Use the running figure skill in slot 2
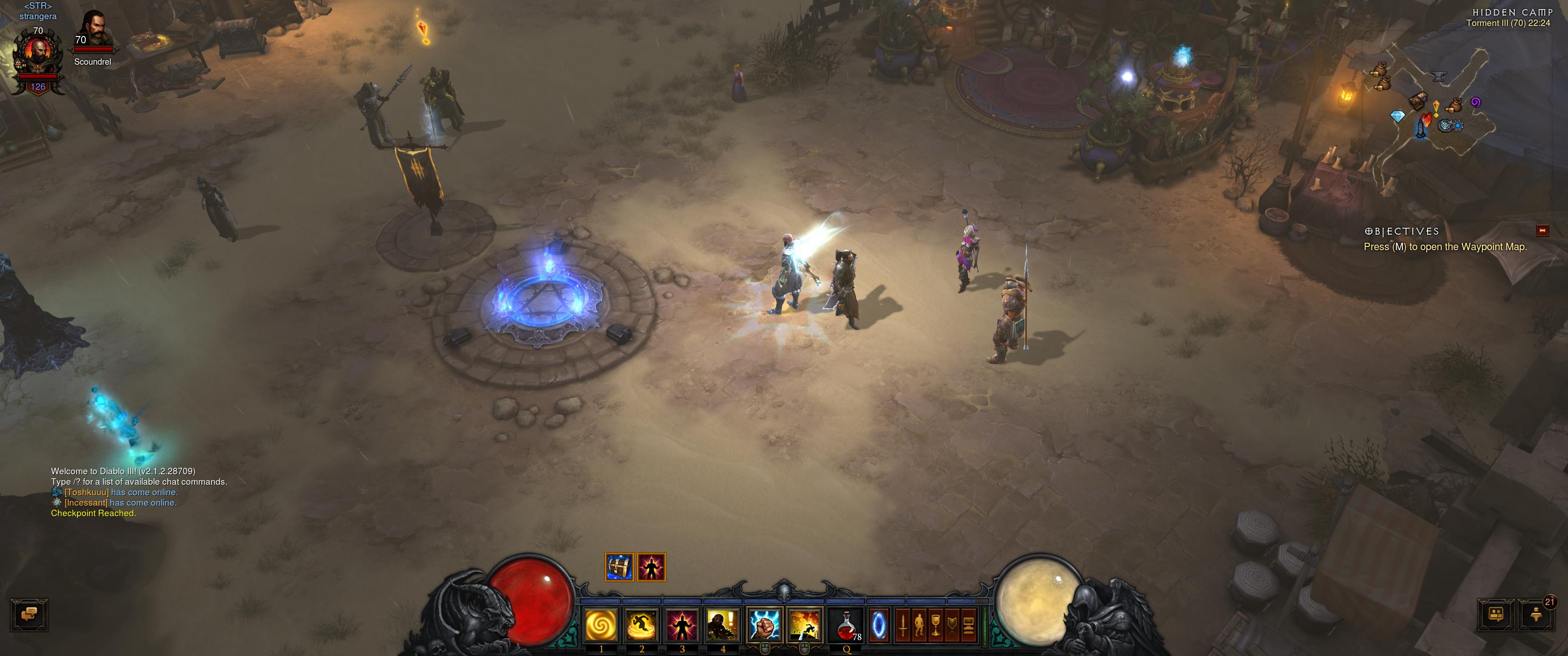This screenshot has width=1568, height=656. tap(642, 625)
